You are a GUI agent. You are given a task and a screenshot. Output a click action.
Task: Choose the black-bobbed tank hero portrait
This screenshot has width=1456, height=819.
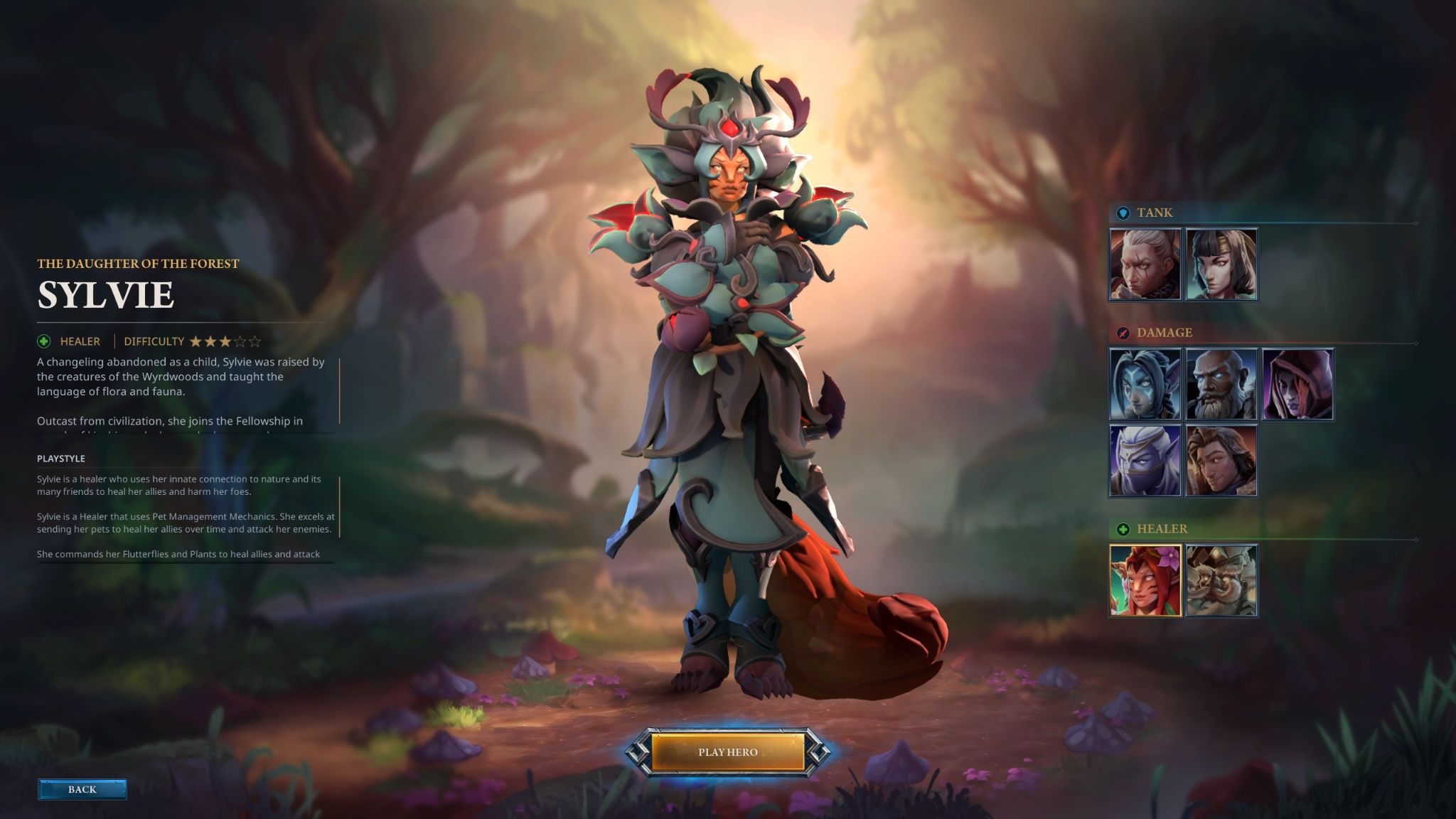(1221, 264)
